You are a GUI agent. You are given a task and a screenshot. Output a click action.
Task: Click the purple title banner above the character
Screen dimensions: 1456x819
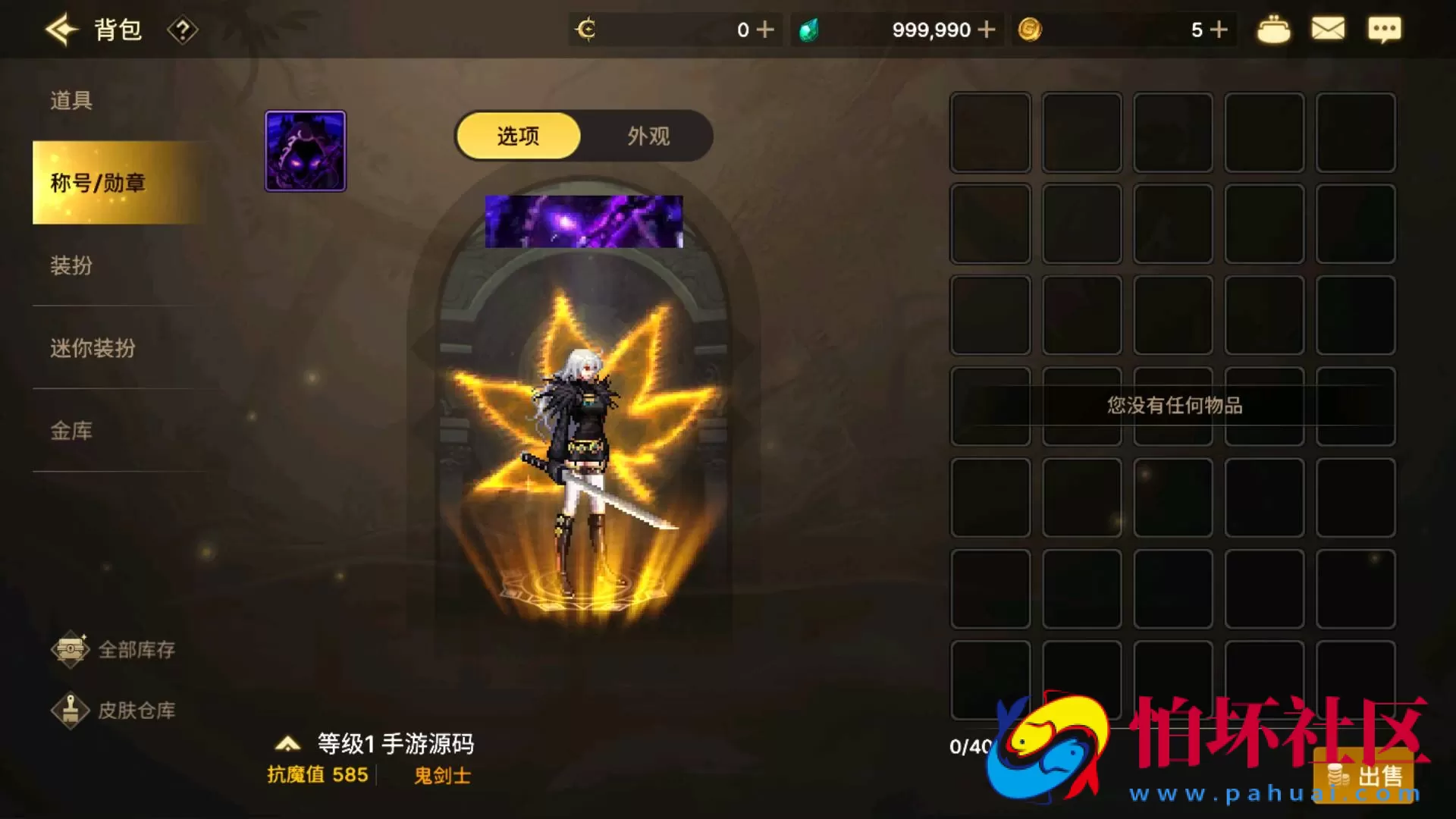point(582,221)
